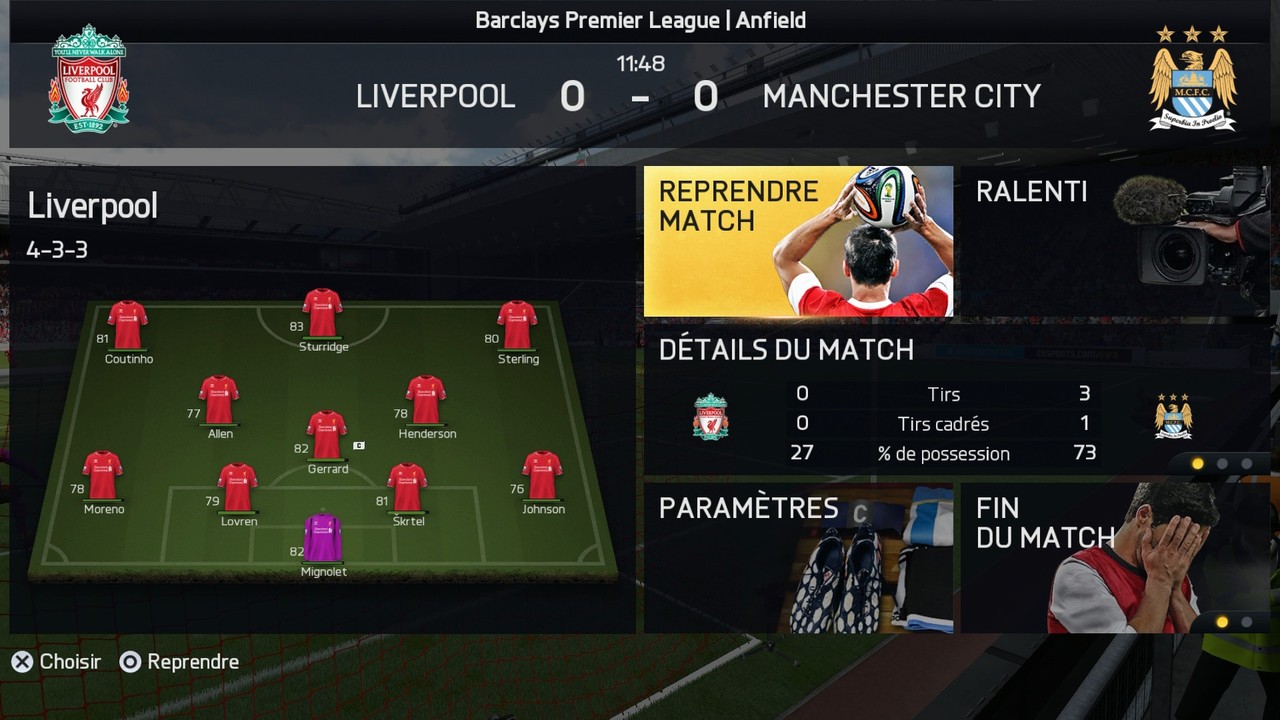
Task: Select defender Lovren
Action: coord(238,488)
